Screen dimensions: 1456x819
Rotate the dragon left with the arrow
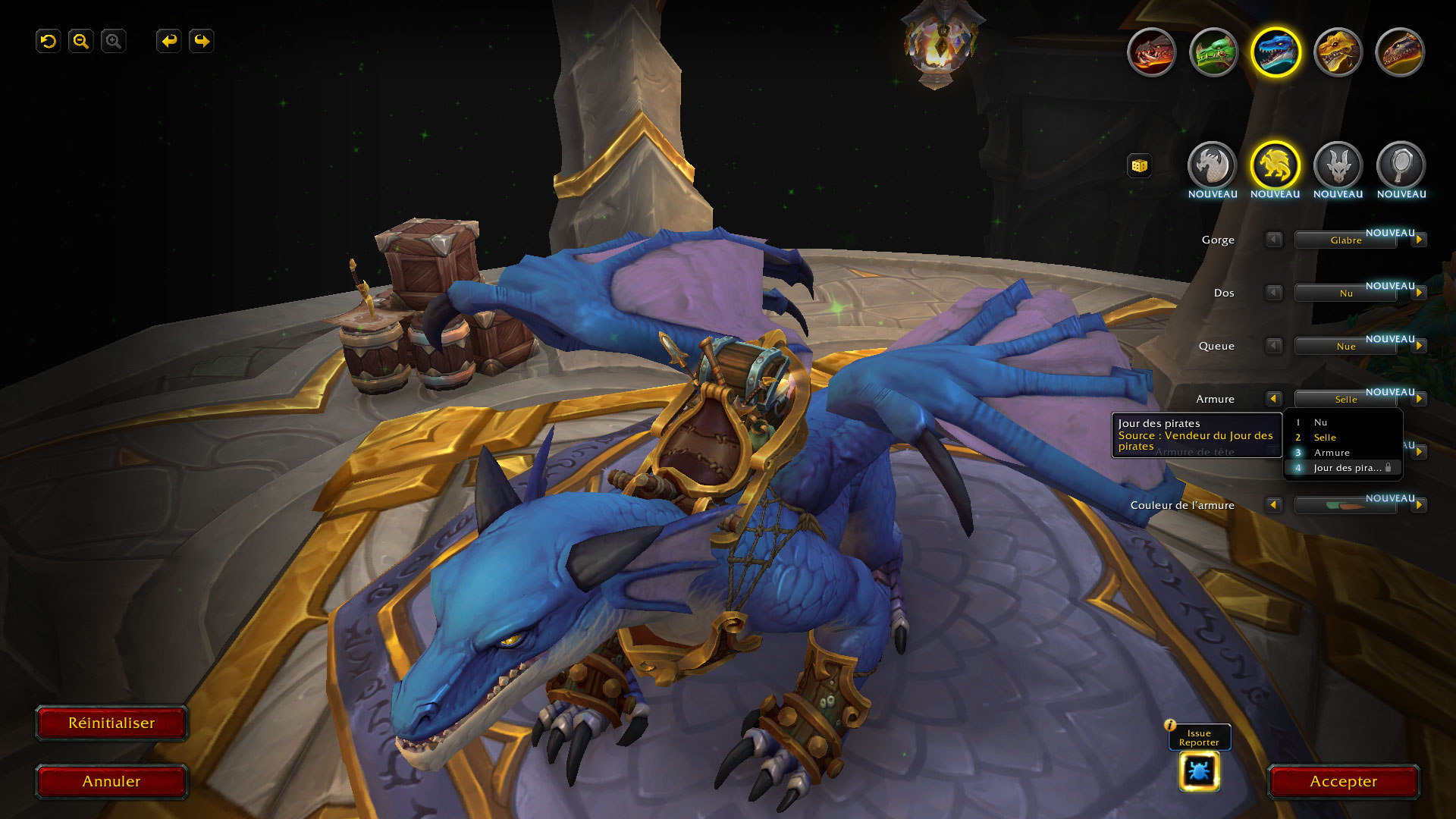coord(168,41)
